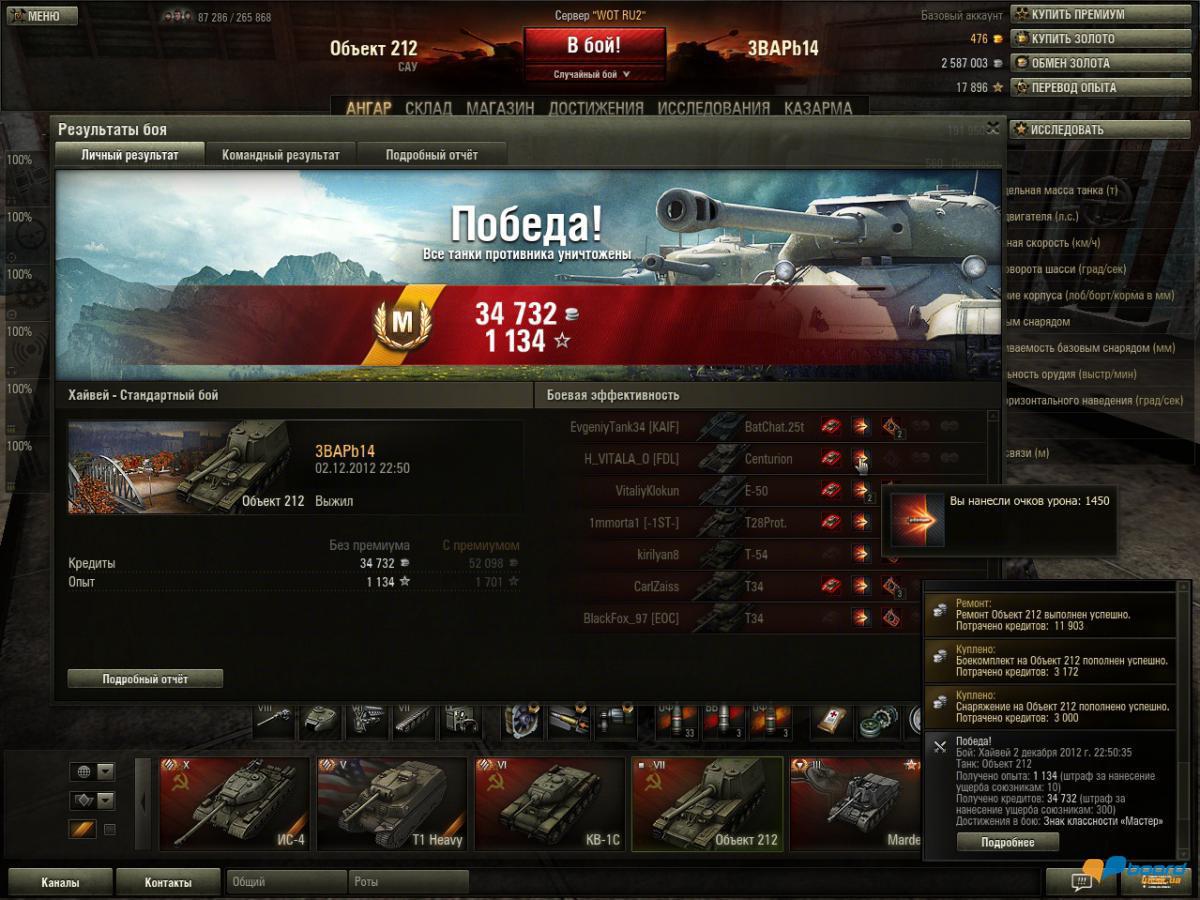The height and width of the screenshot is (900, 1200).
Task: Open the ИССЛЕДОВАНИЯ tech tree section
Action: (x=714, y=108)
